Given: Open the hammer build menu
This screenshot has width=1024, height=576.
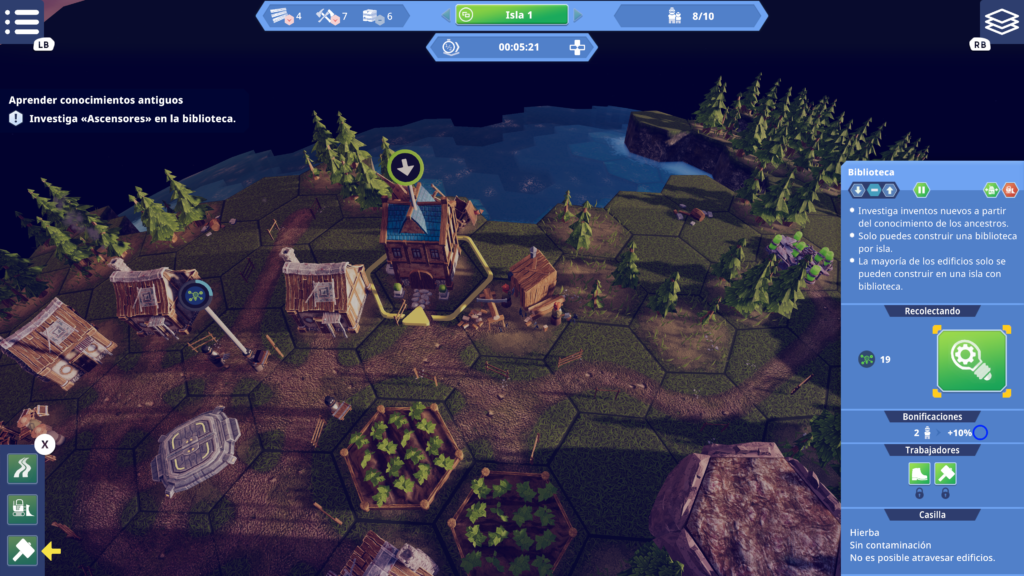Looking at the screenshot, I should tap(22, 549).
